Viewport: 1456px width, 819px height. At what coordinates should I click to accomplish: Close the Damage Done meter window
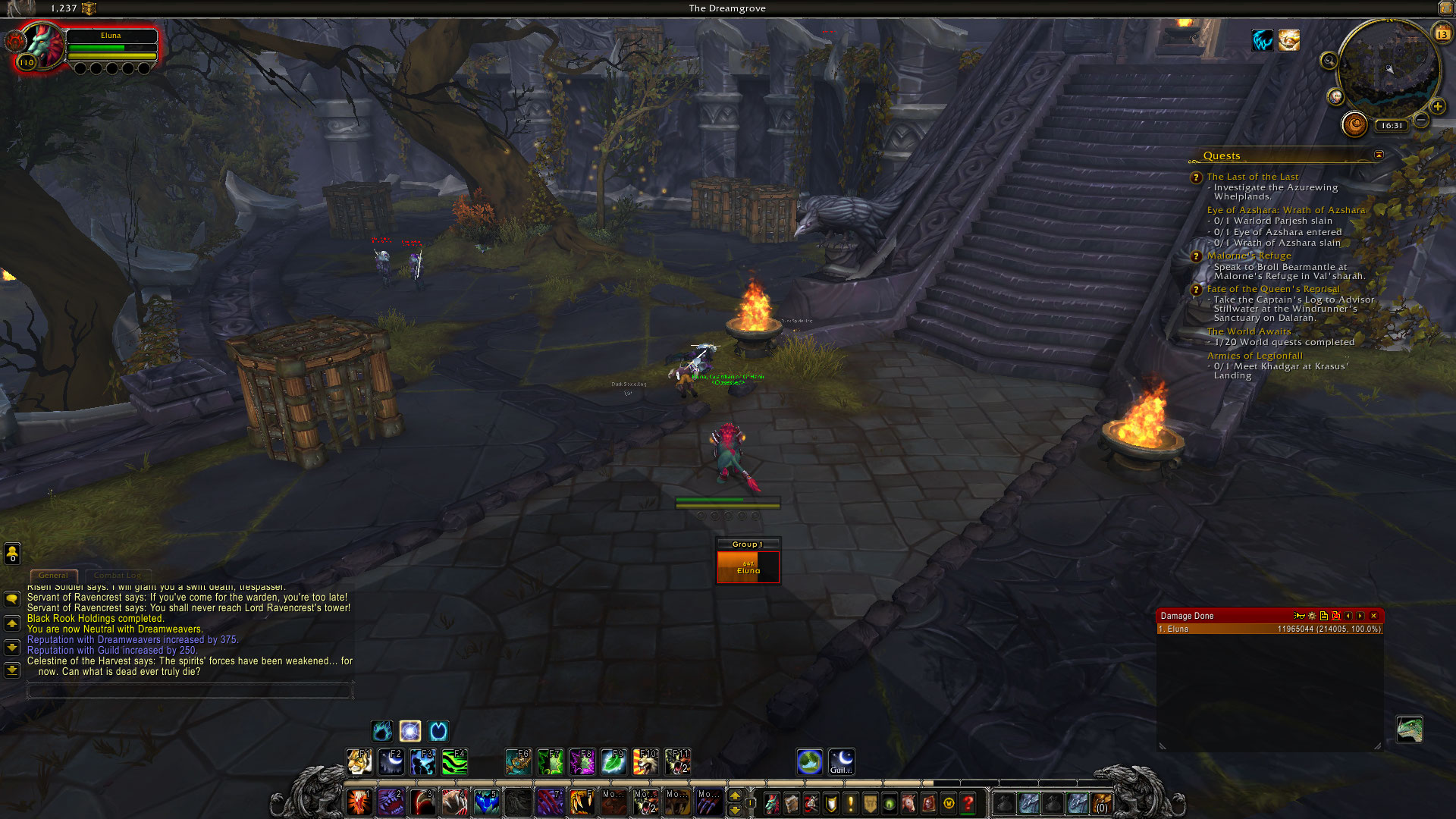1373,616
